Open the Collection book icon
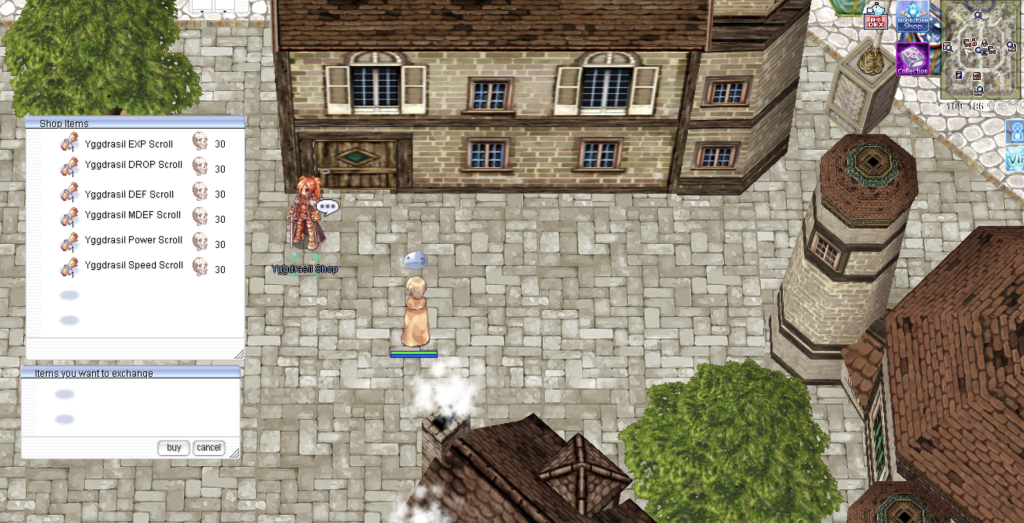Viewport: 1024px width, 523px height. click(912, 59)
